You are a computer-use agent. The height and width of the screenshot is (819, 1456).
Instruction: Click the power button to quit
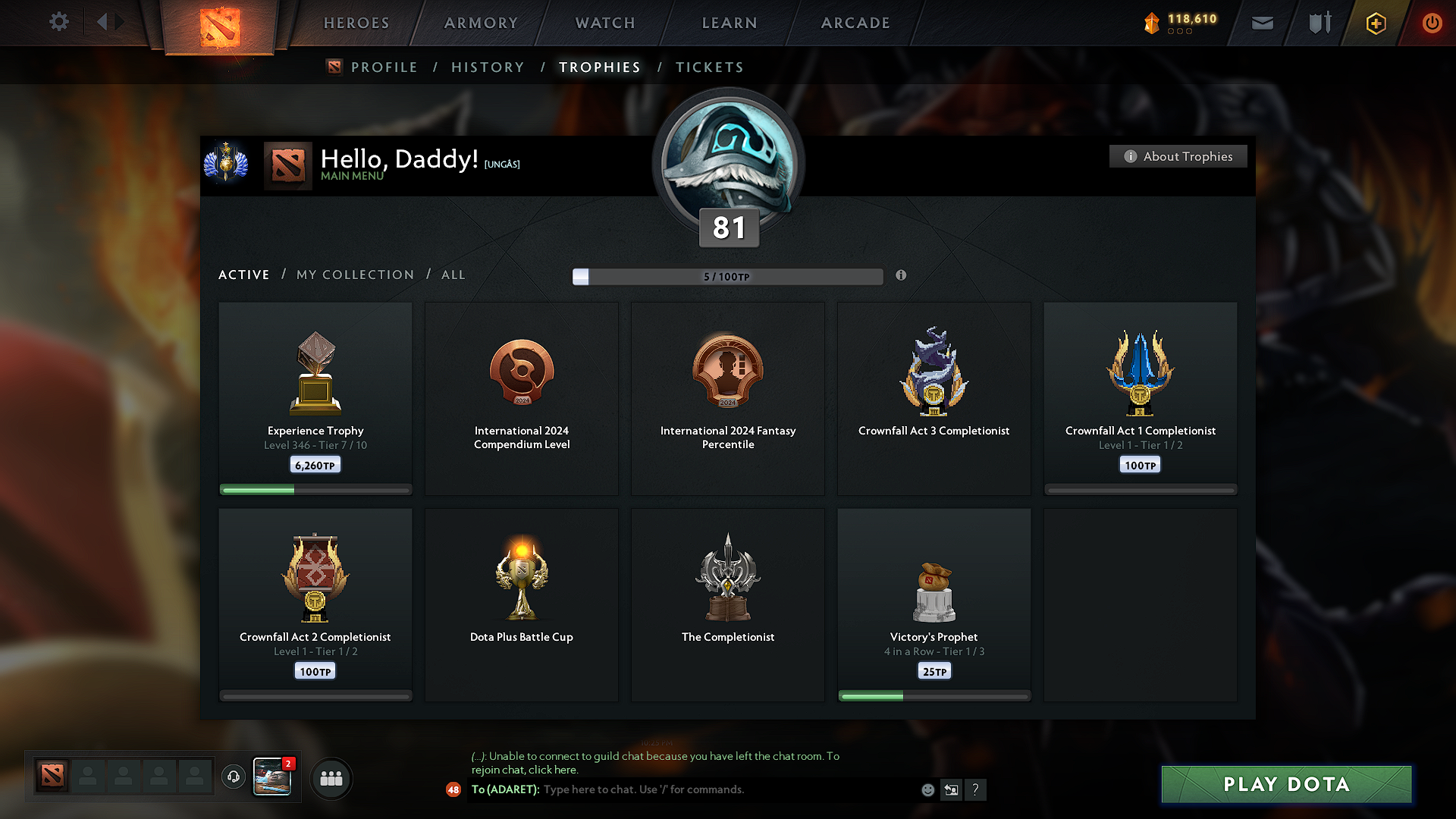click(x=1432, y=23)
